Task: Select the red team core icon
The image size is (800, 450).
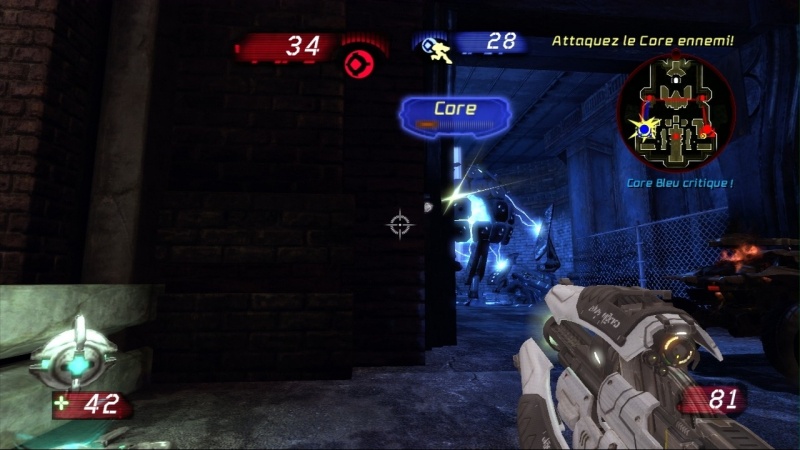Action: pos(357,64)
